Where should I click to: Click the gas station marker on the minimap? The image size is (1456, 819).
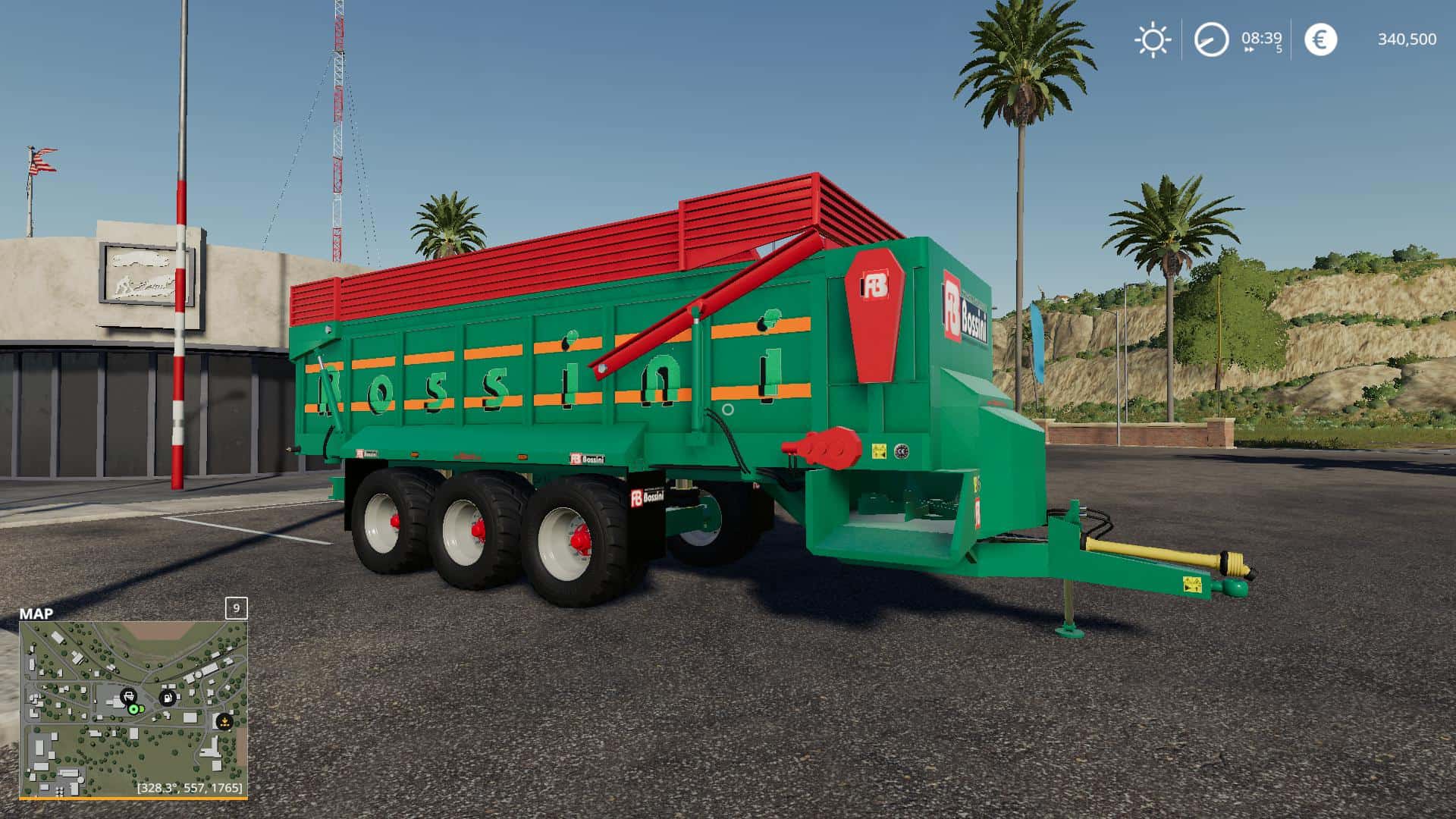click(x=168, y=698)
